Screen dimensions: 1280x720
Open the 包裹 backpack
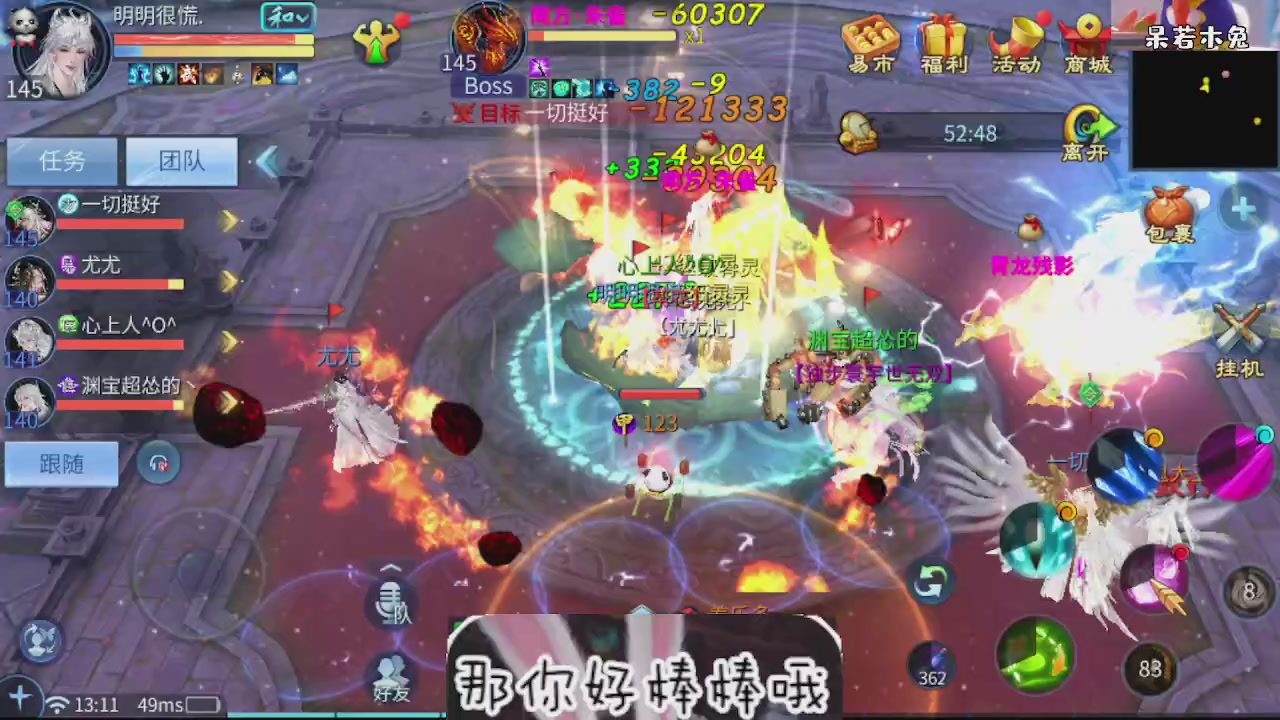pyautogui.click(x=1170, y=215)
